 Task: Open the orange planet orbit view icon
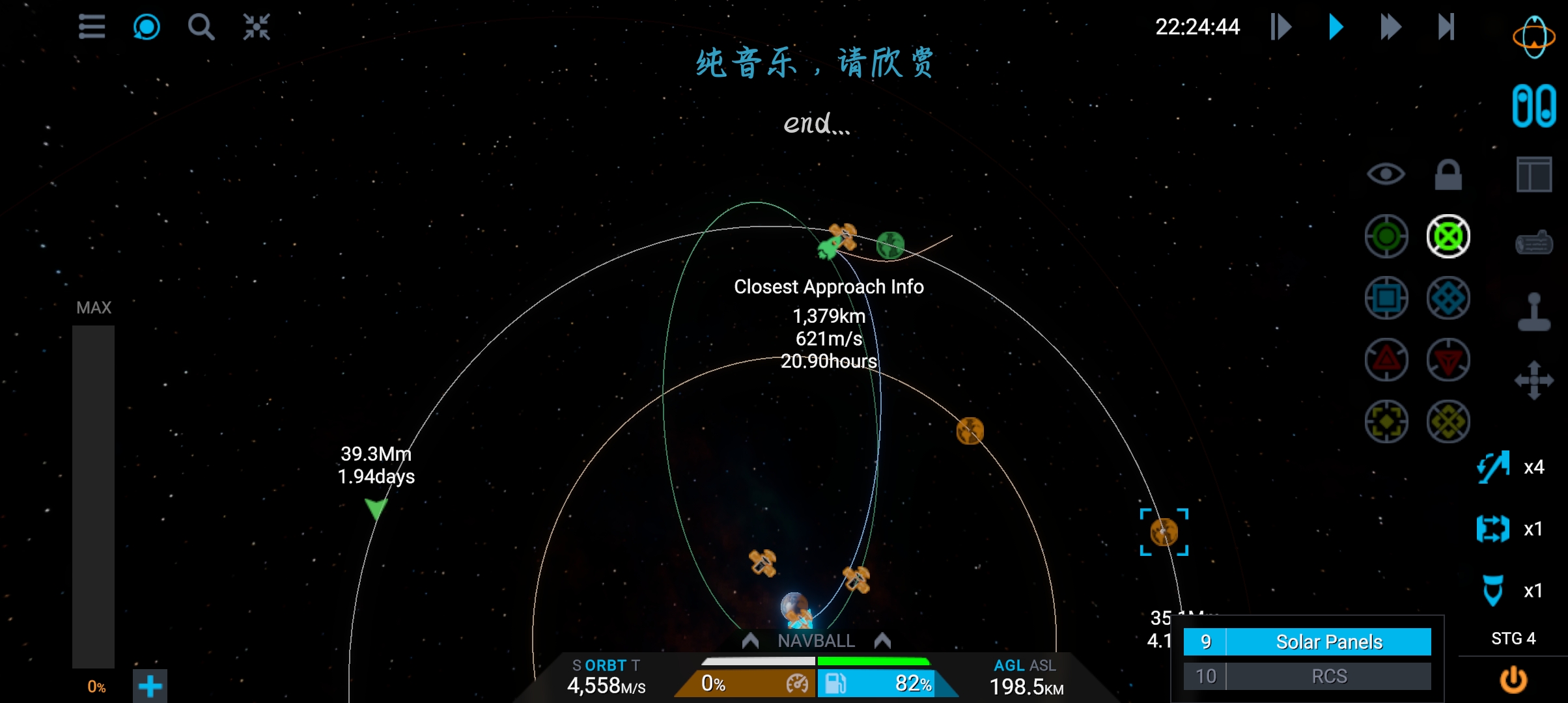tap(1533, 37)
